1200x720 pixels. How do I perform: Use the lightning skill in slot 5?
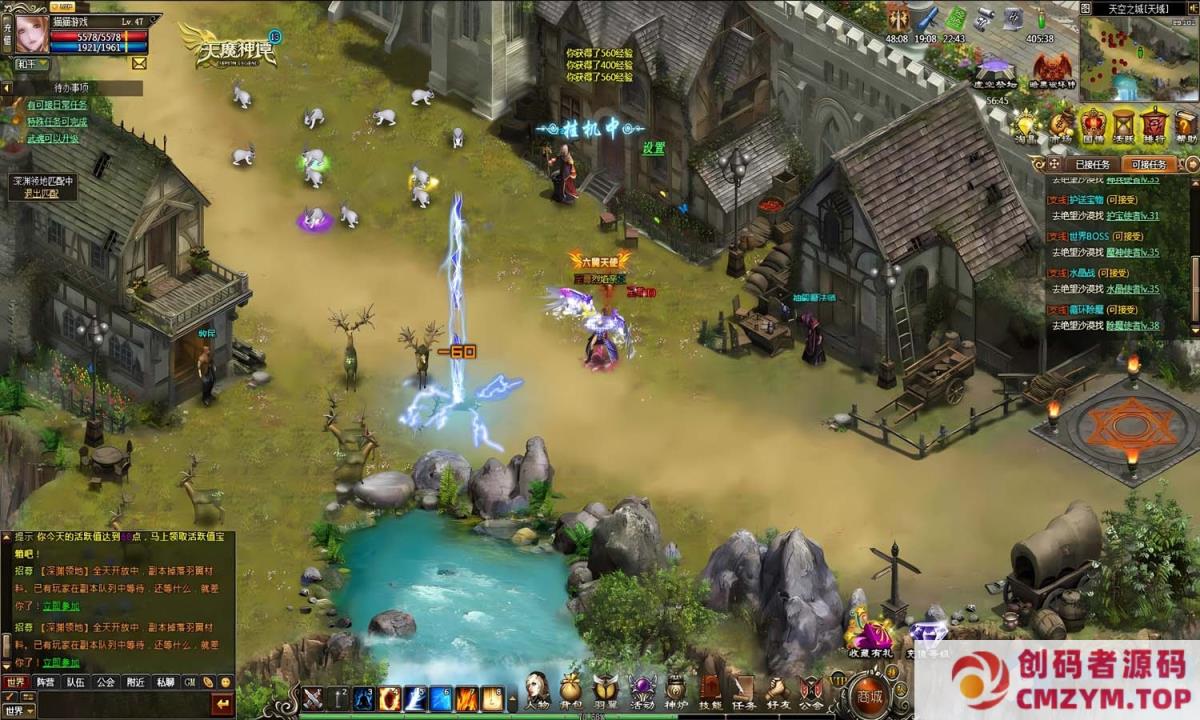click(415, 698)
